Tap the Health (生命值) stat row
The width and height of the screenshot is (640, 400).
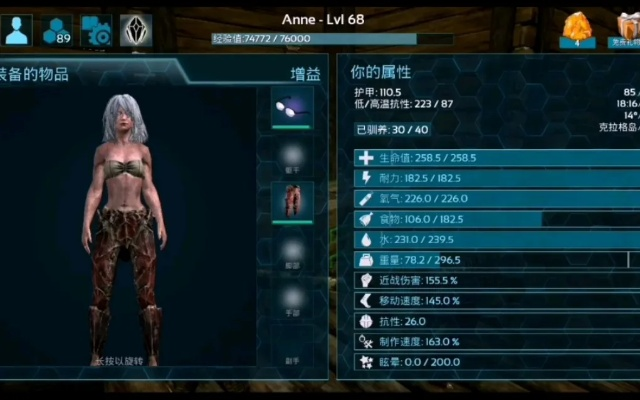pyautogui.click(x=492, y=158)
